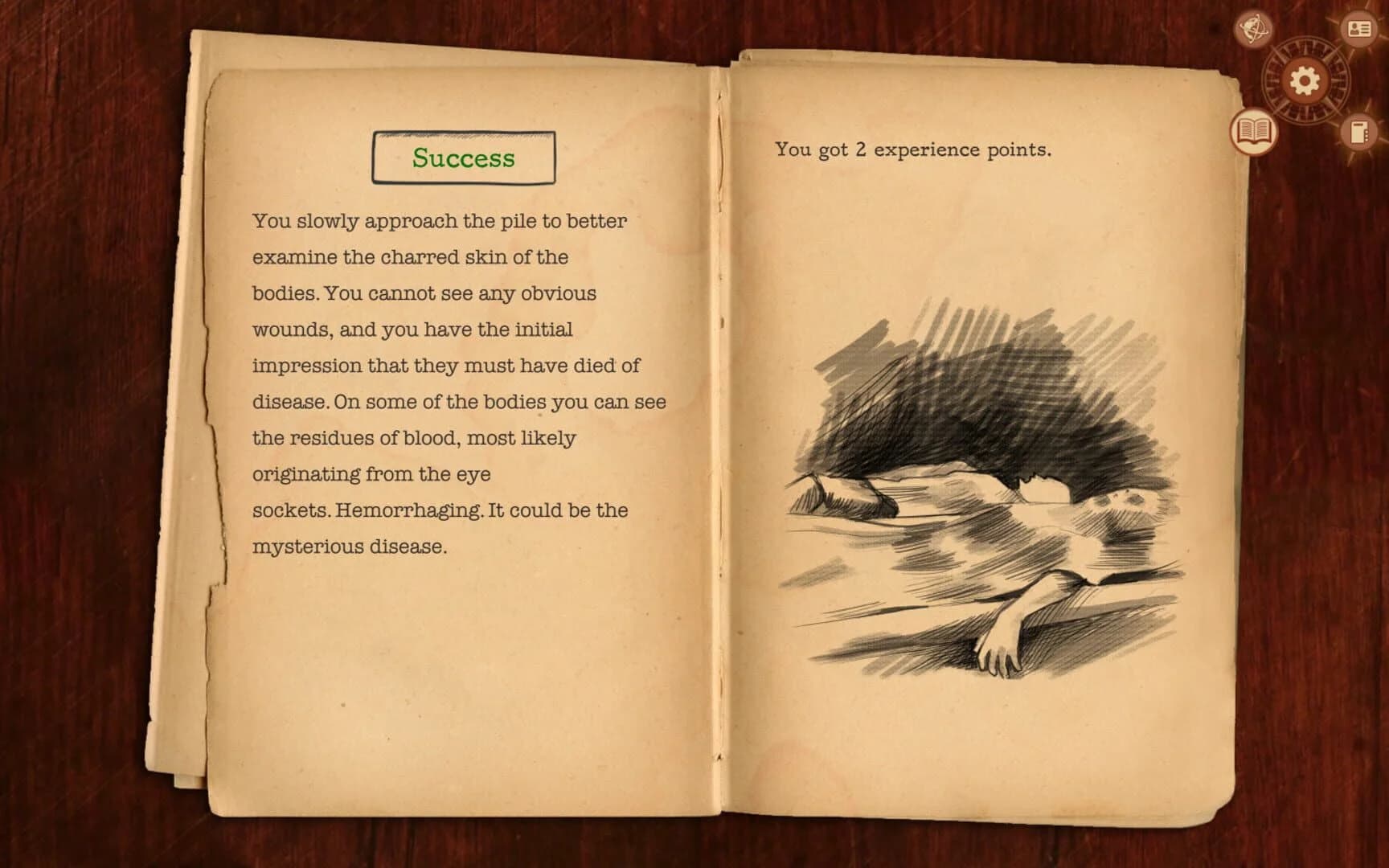The height and width of the screenshot is (868, 1389).
Task: Open the story log book icon
Action: coord(1252,131)
